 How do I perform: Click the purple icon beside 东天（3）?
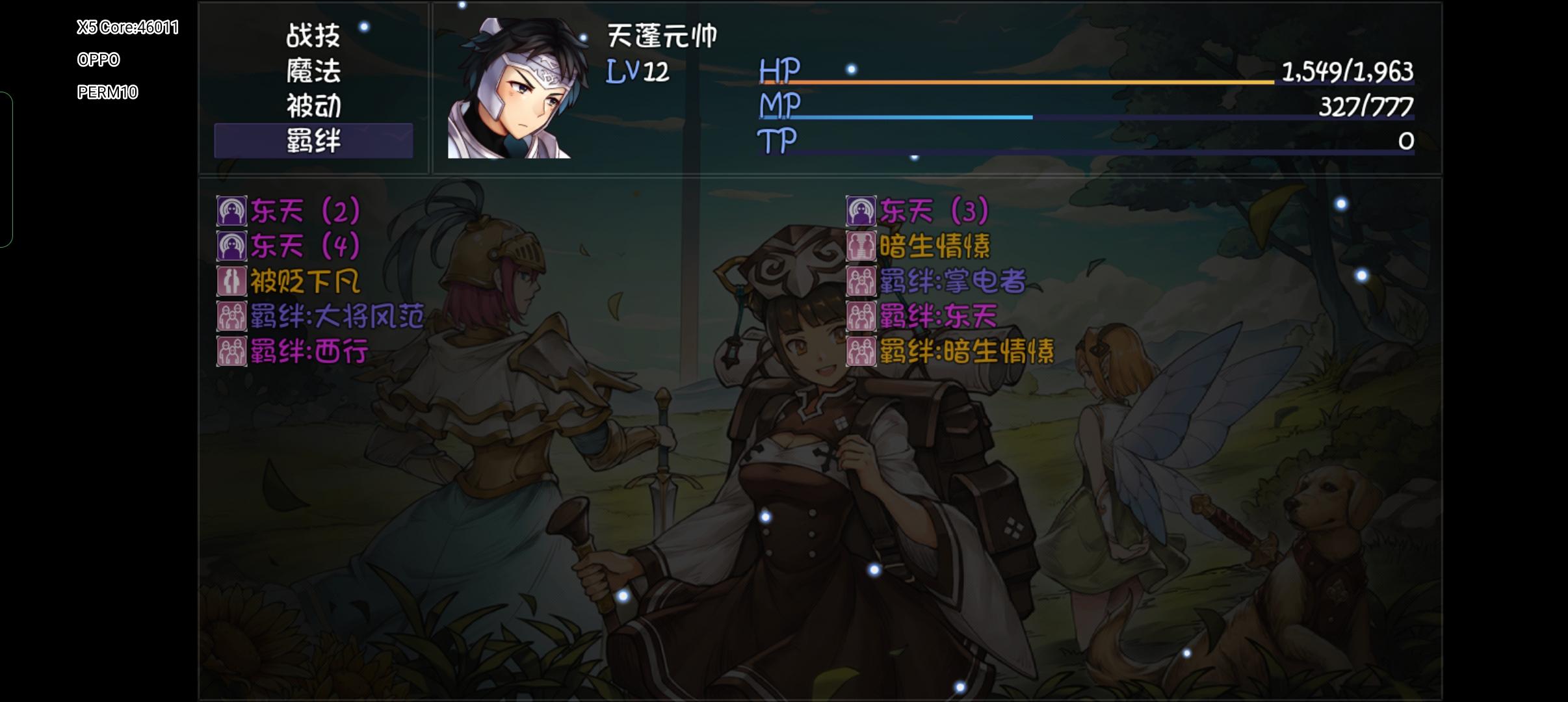pyautogui.click(x=861, y=209)
